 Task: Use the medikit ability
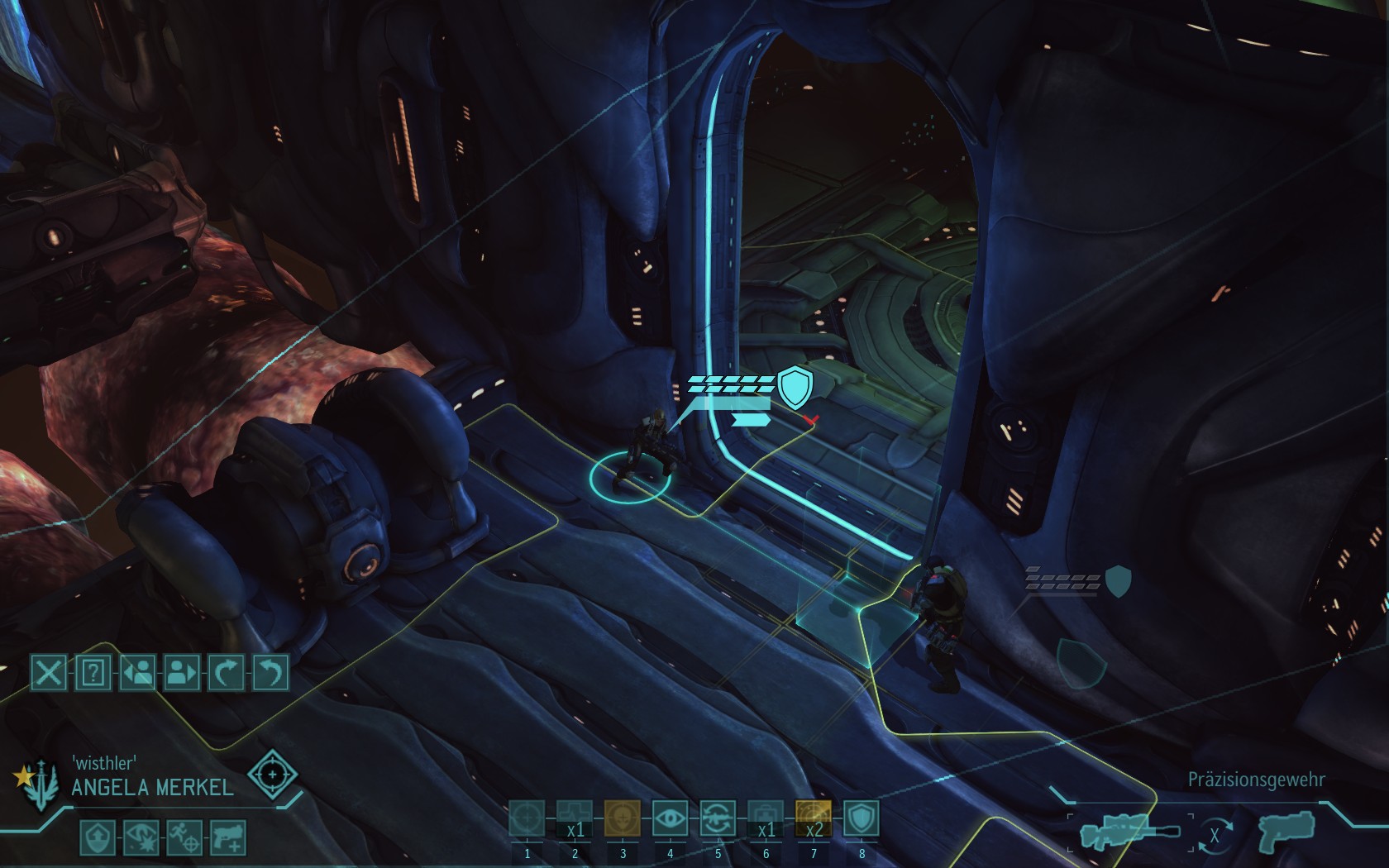[766, 819]
